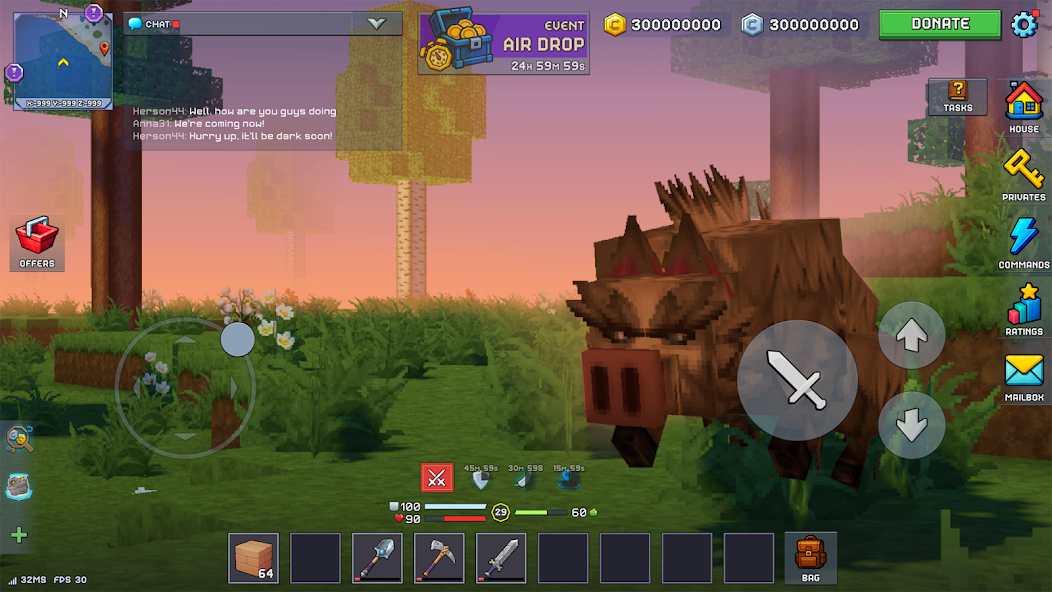The image size is (1052, 592).
Task: Select the shovel in the hotbar
Action: pos(377,558)
